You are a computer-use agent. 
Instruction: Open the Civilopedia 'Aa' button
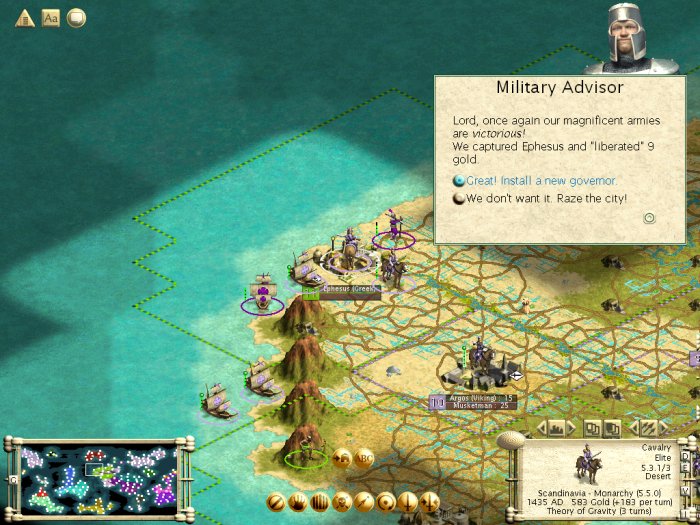pos(51,18)
